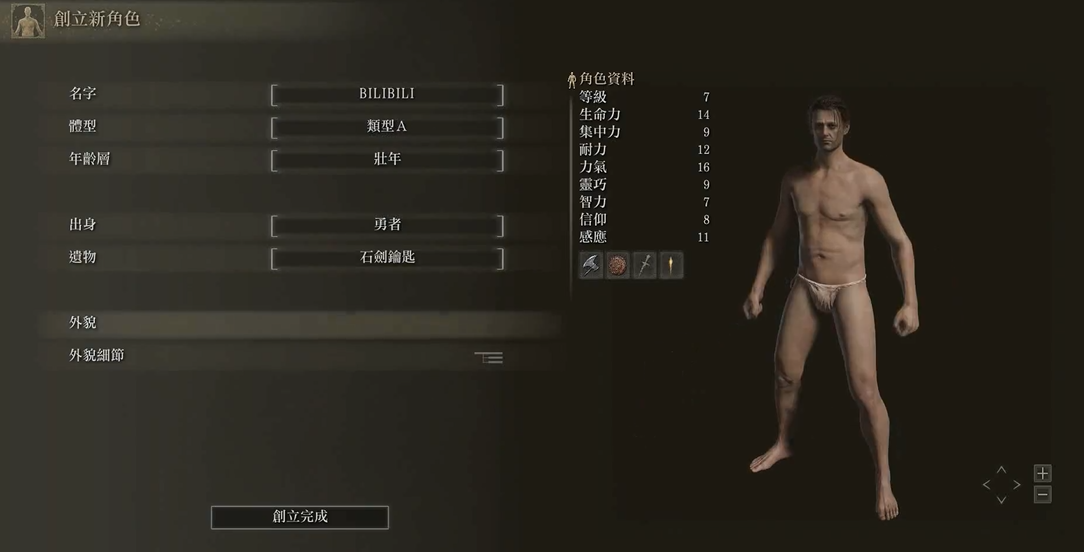The width and height of the screenshot is (1084, 552).
Task: Zoom out with the minus button
Action: (1042, 494)
